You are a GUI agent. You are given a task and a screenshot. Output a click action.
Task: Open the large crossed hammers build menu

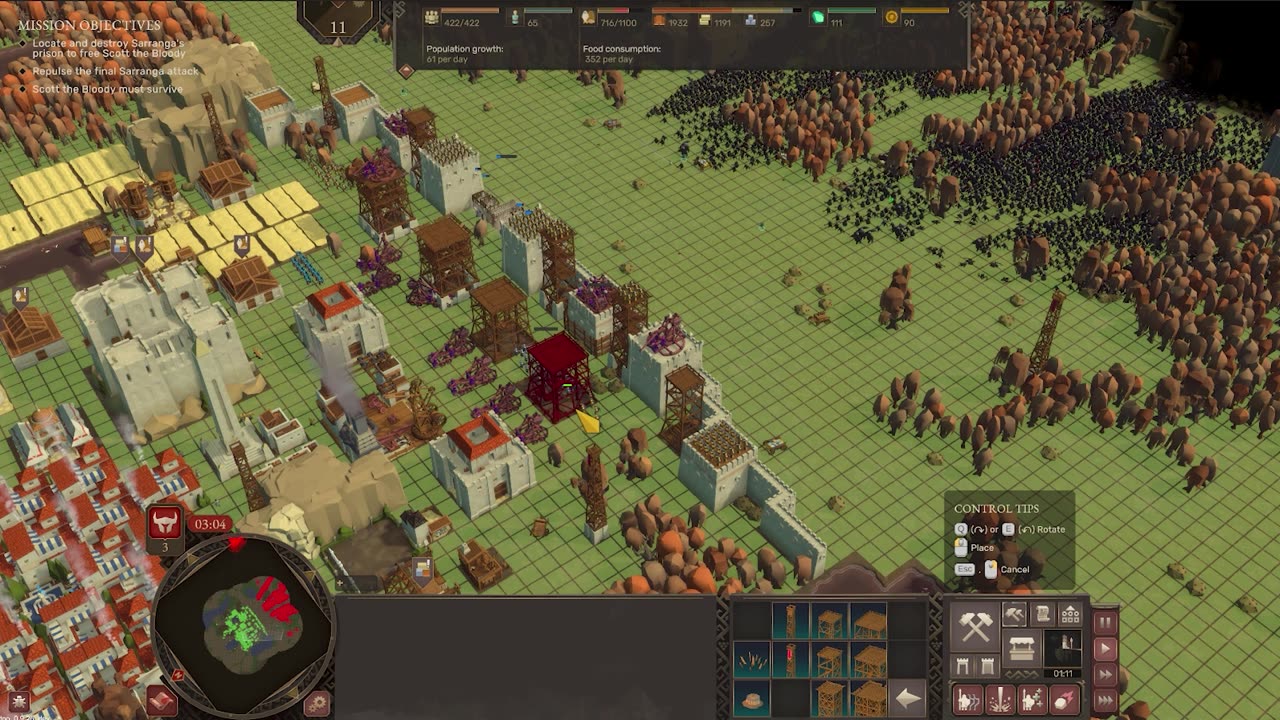(x=975, y=625)
